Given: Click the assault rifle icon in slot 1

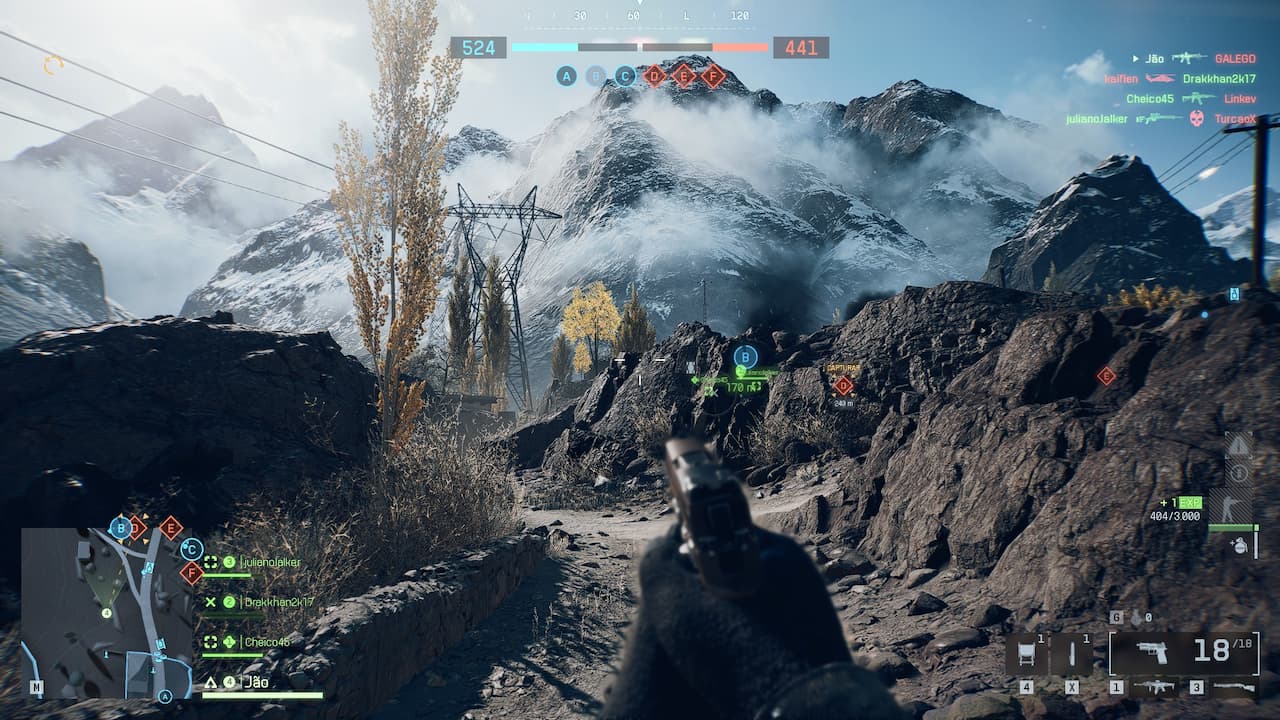Looking at the screenshot, I should tap(1157, 686).
